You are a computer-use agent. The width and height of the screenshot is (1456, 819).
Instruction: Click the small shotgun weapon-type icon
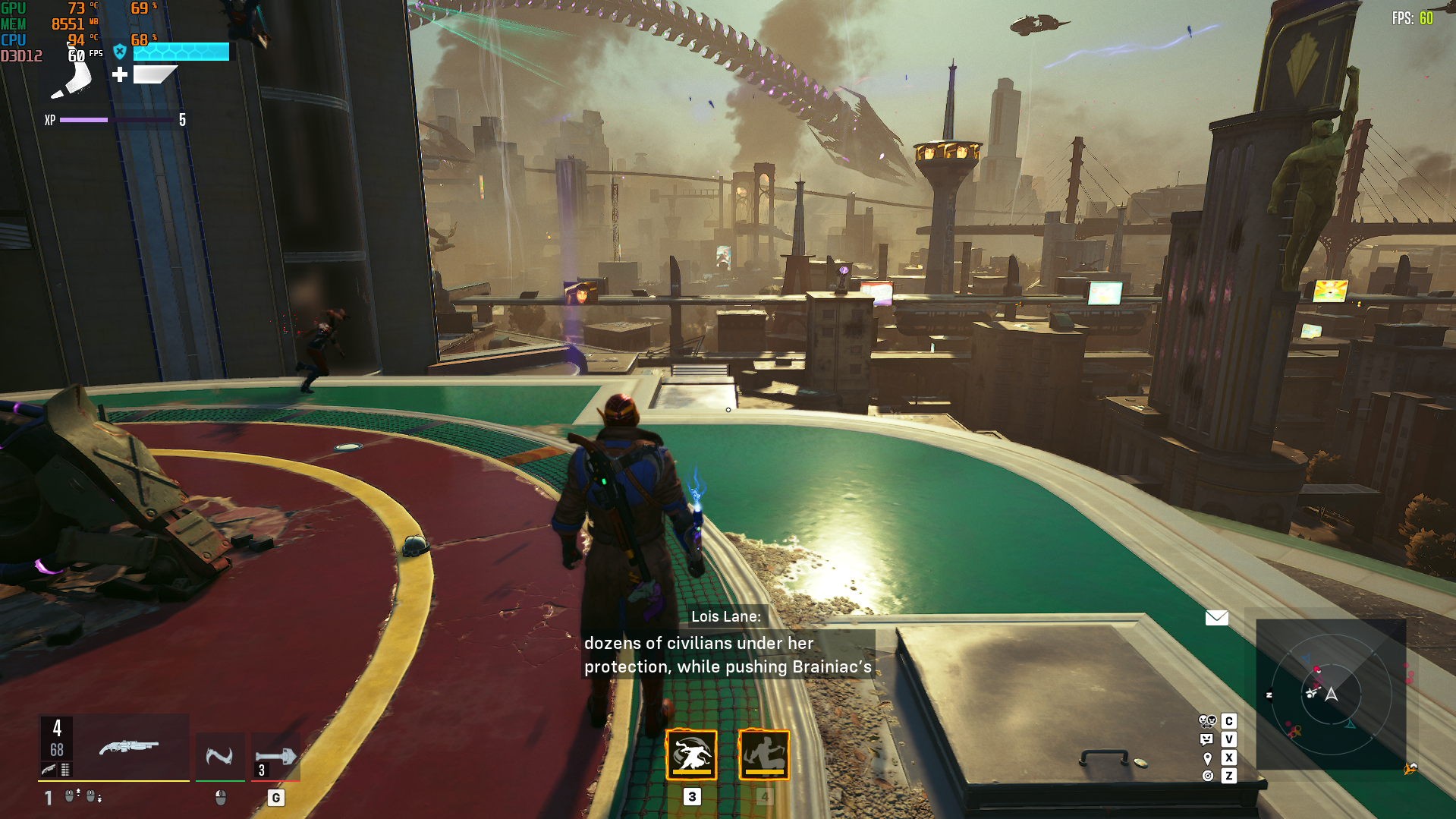pos(49,770)
